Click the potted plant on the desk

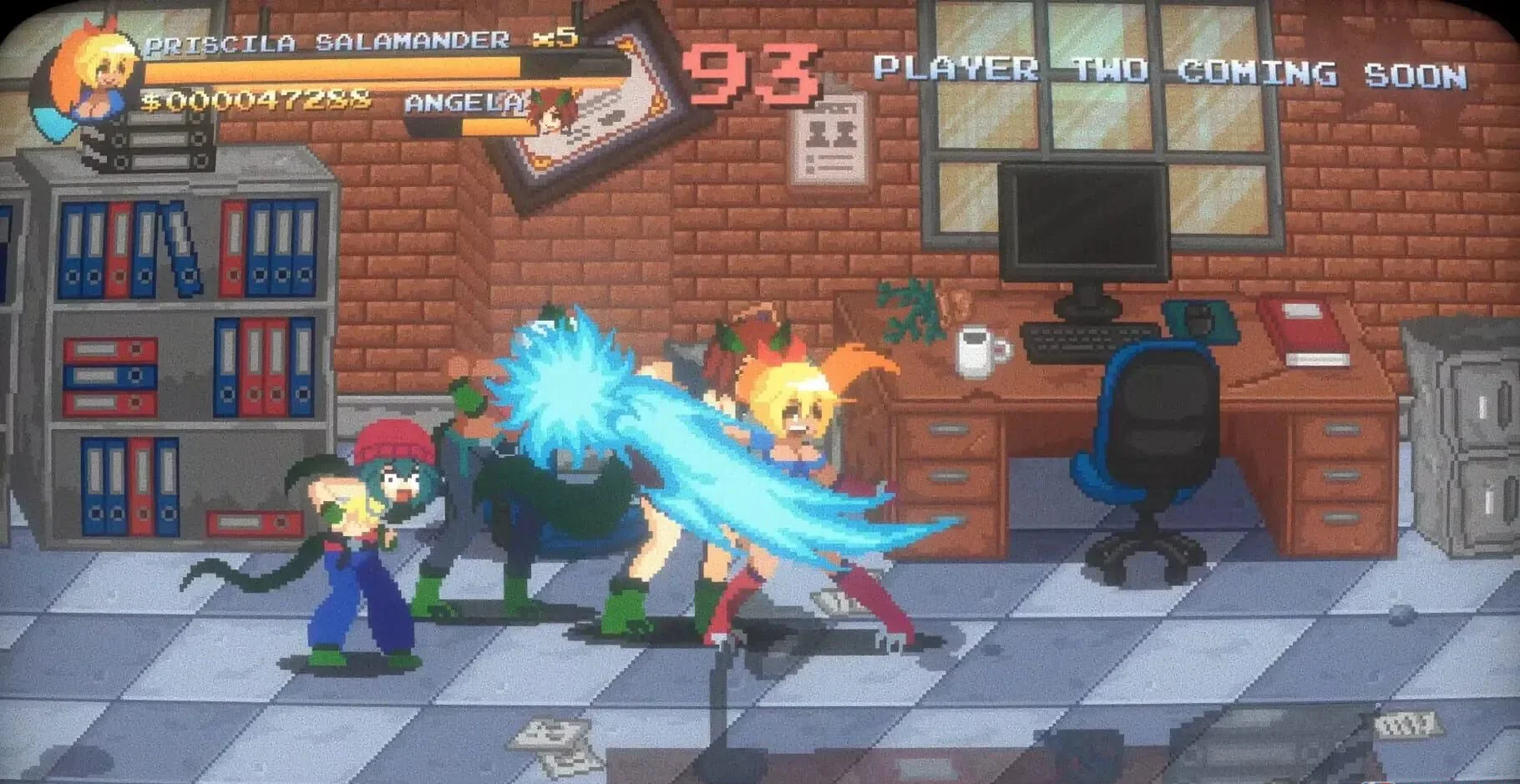click(x=906, y=309)
